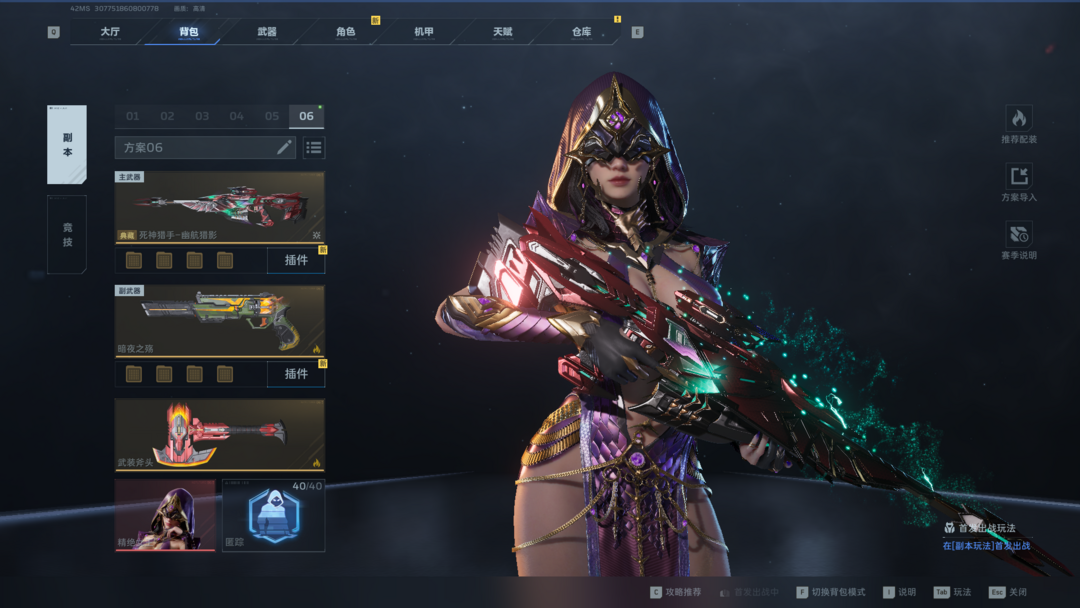Viewport: 1080px width, 608px height.
Task: View the 赛季说明 season info
Action: pyautogui.click(x=1018, y=241)
